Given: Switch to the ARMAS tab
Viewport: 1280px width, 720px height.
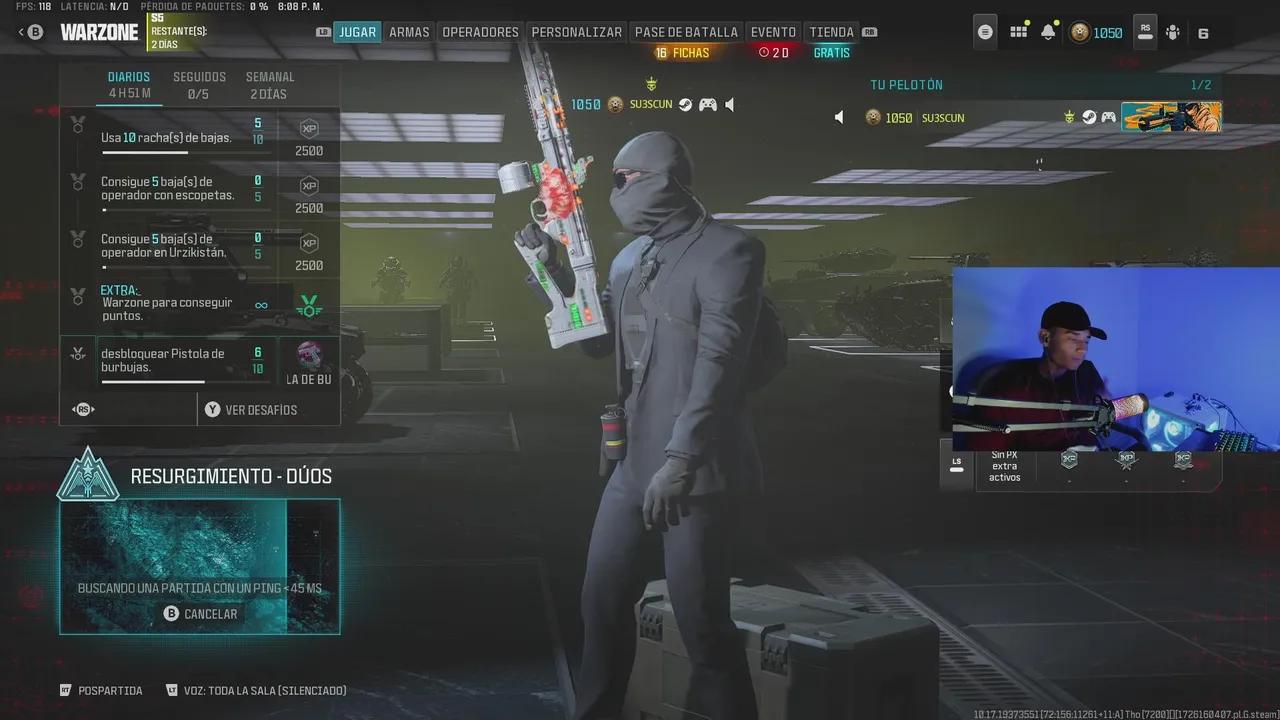Looking at the screenshot, I should tap(409, 31).
